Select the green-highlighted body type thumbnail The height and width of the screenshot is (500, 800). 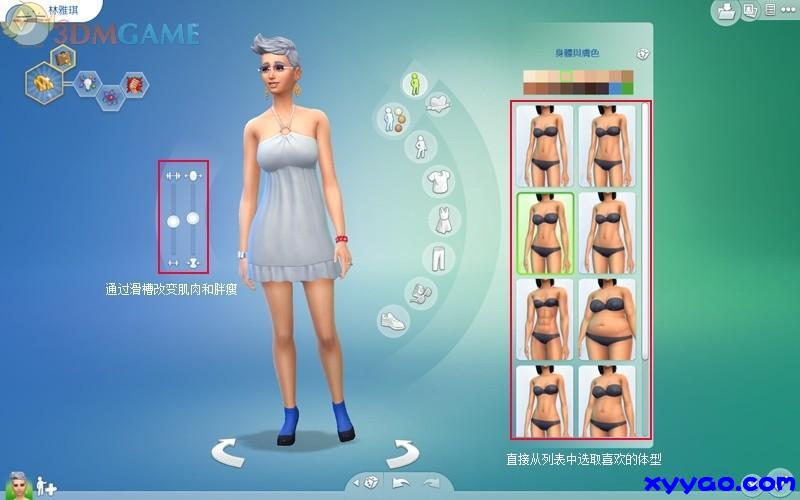tap(545, 233)
